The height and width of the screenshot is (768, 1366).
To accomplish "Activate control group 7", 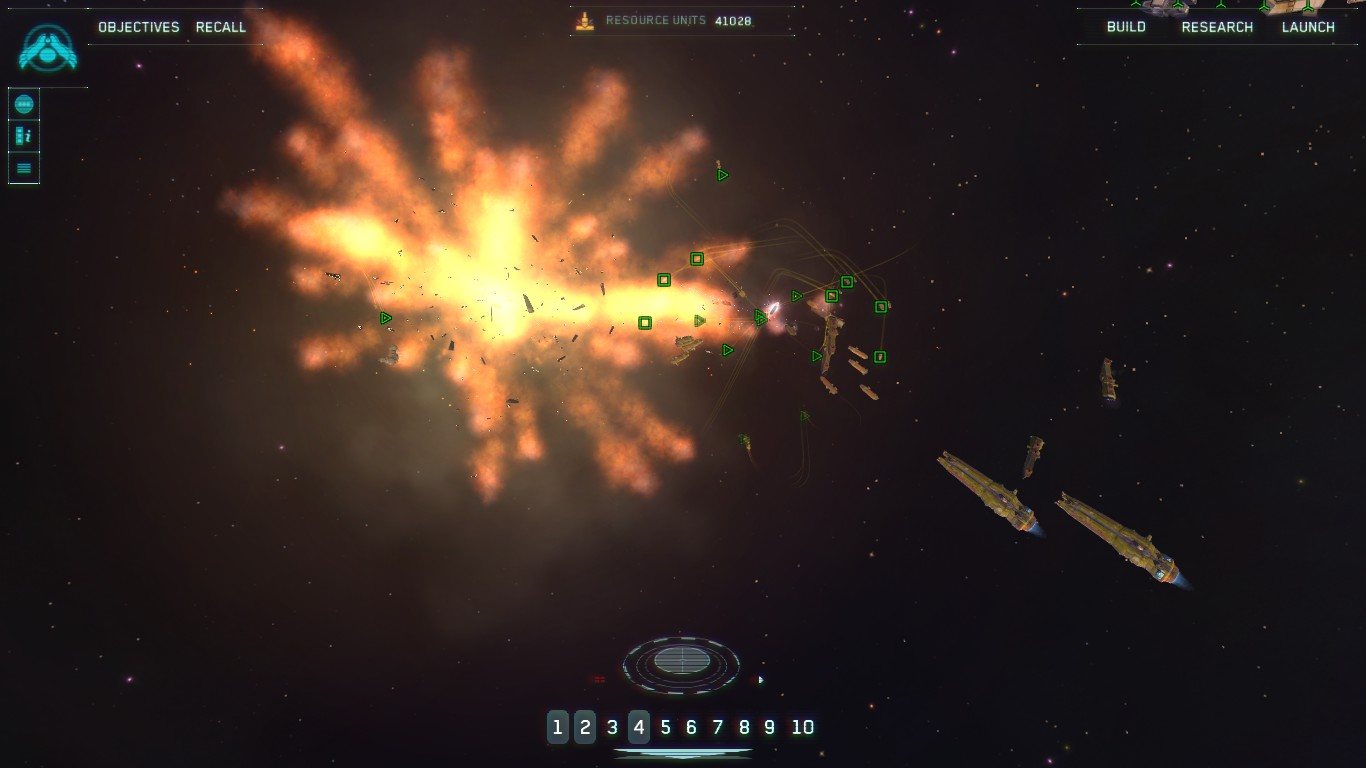I will (717, 727).
